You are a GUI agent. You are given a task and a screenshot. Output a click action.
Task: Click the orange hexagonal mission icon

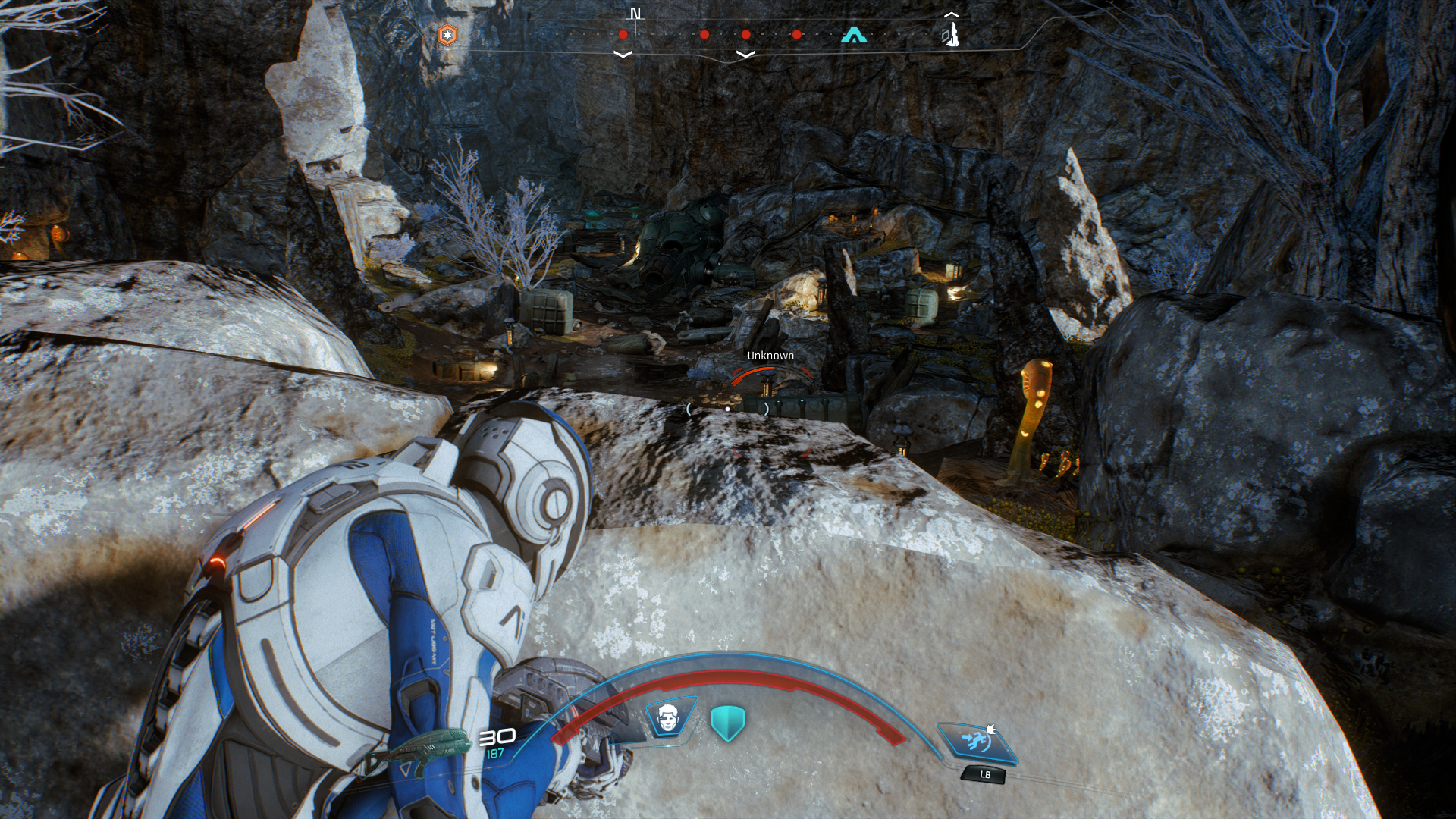point(447,33)
